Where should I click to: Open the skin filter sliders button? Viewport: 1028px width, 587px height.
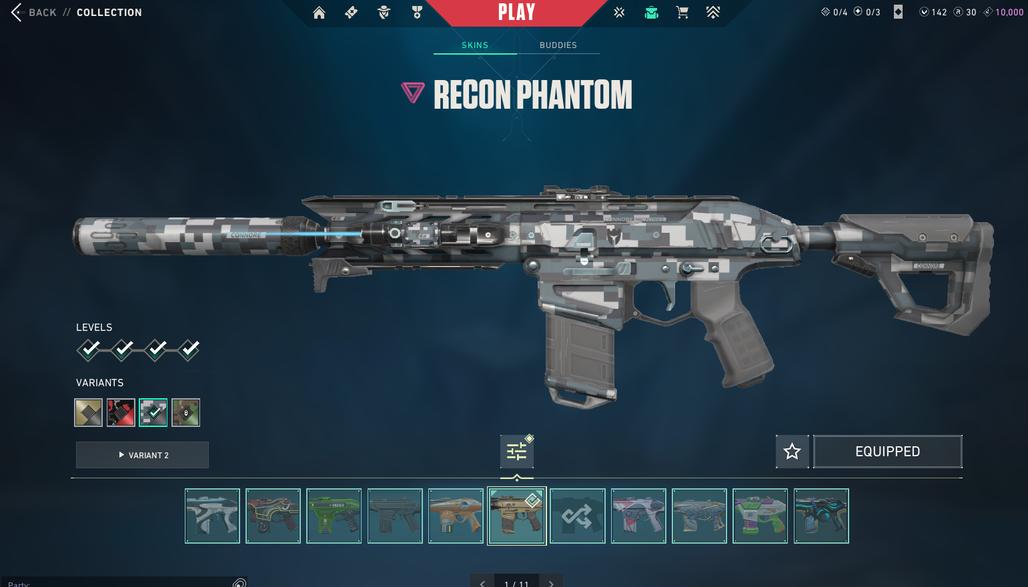[516, 452]
